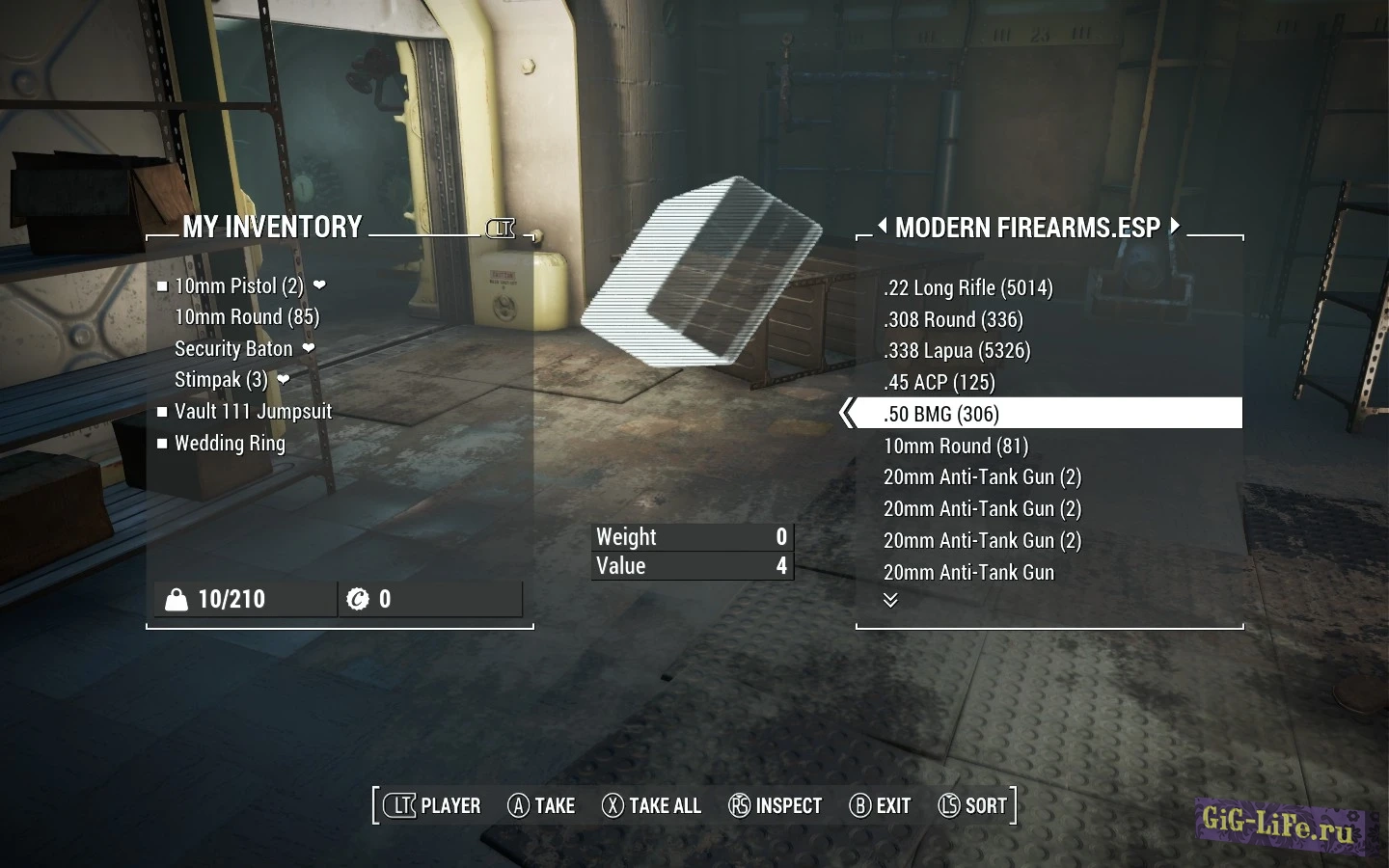This screenshot has width=1389, height=868.
Task: Select the container's 10mm Round (81)
Action: 956,447
